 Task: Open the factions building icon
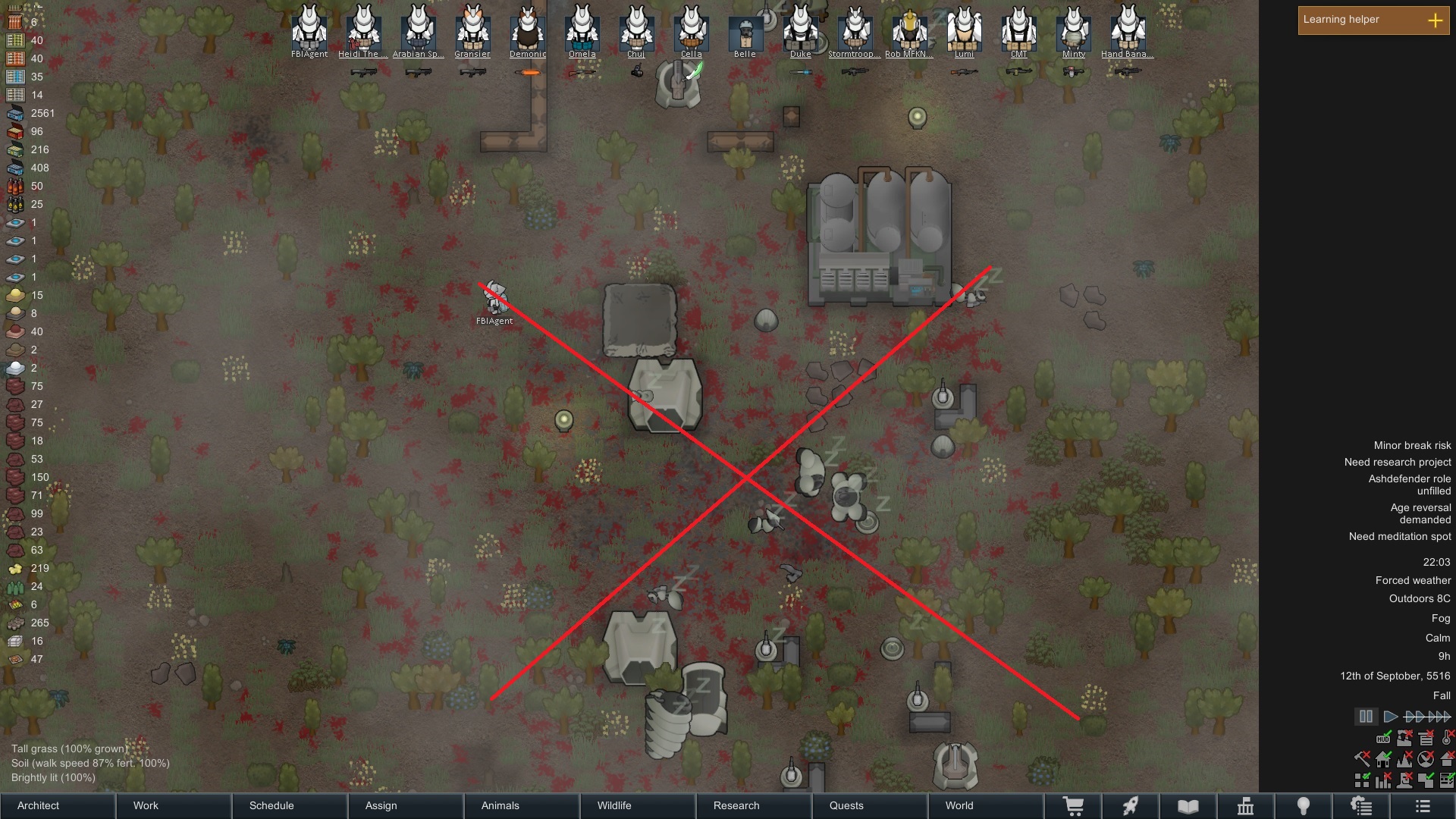coord(1246,806)
